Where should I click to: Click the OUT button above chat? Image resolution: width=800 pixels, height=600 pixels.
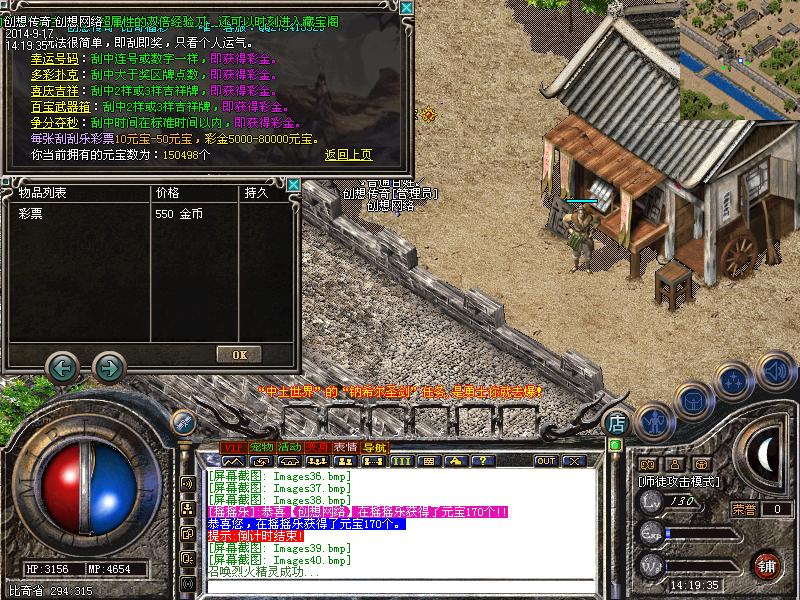(x=545, y=461)
